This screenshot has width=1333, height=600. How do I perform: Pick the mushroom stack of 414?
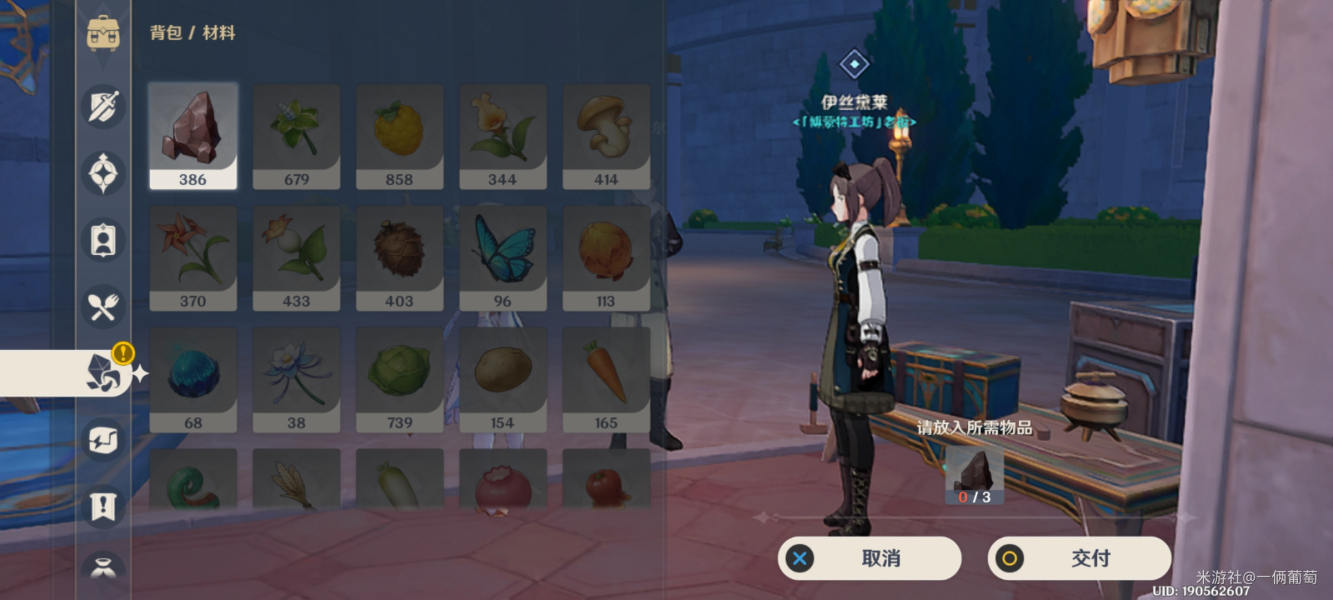tap(606, 135)
